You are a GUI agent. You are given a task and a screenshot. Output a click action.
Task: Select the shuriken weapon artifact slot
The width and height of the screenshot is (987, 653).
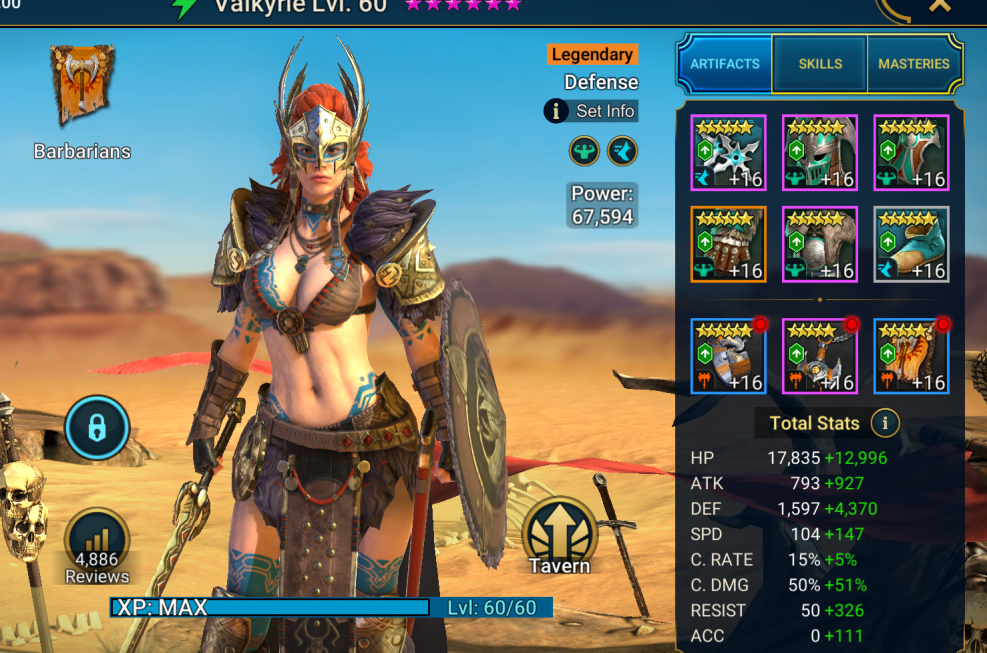728,152
